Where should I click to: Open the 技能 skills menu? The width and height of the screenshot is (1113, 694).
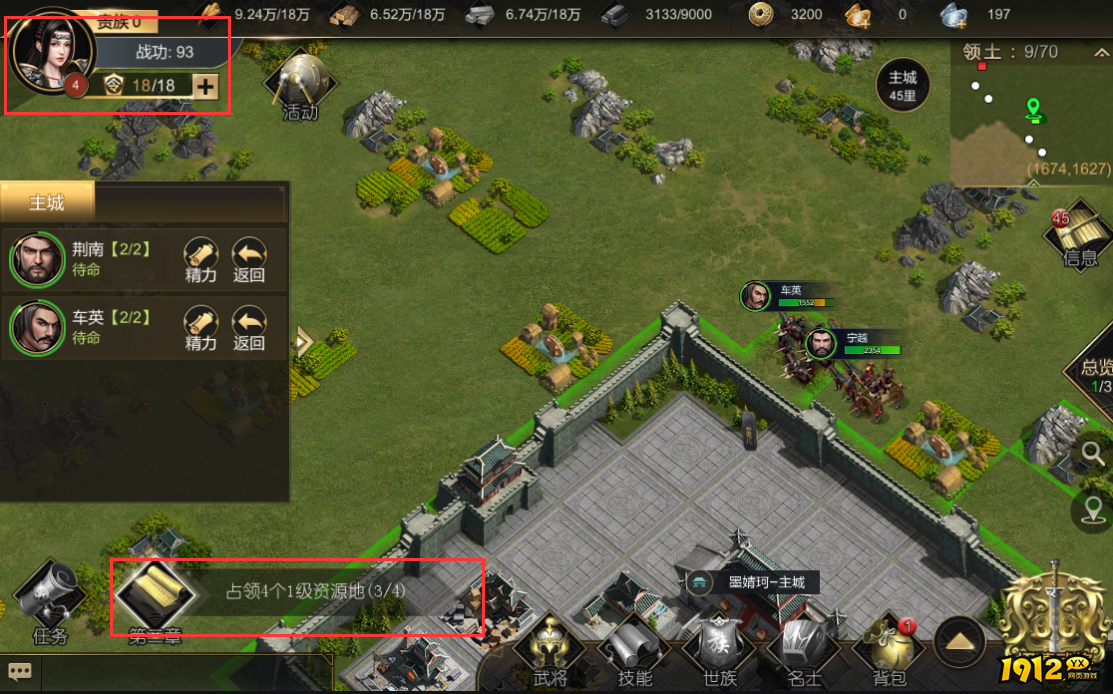coord(635,650)
